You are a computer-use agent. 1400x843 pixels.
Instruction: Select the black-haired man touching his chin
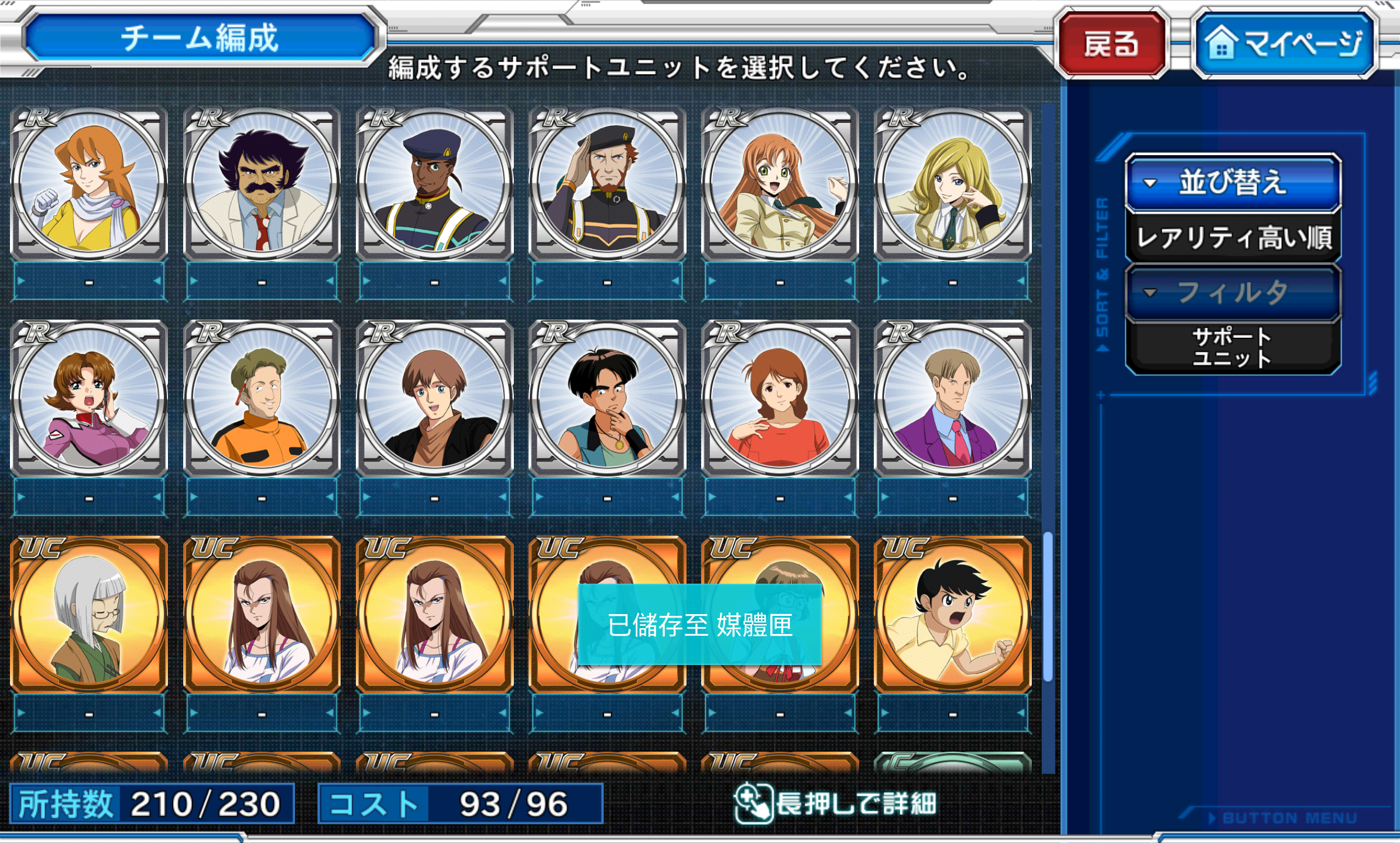pyautogui.click(x=607, y=399)
